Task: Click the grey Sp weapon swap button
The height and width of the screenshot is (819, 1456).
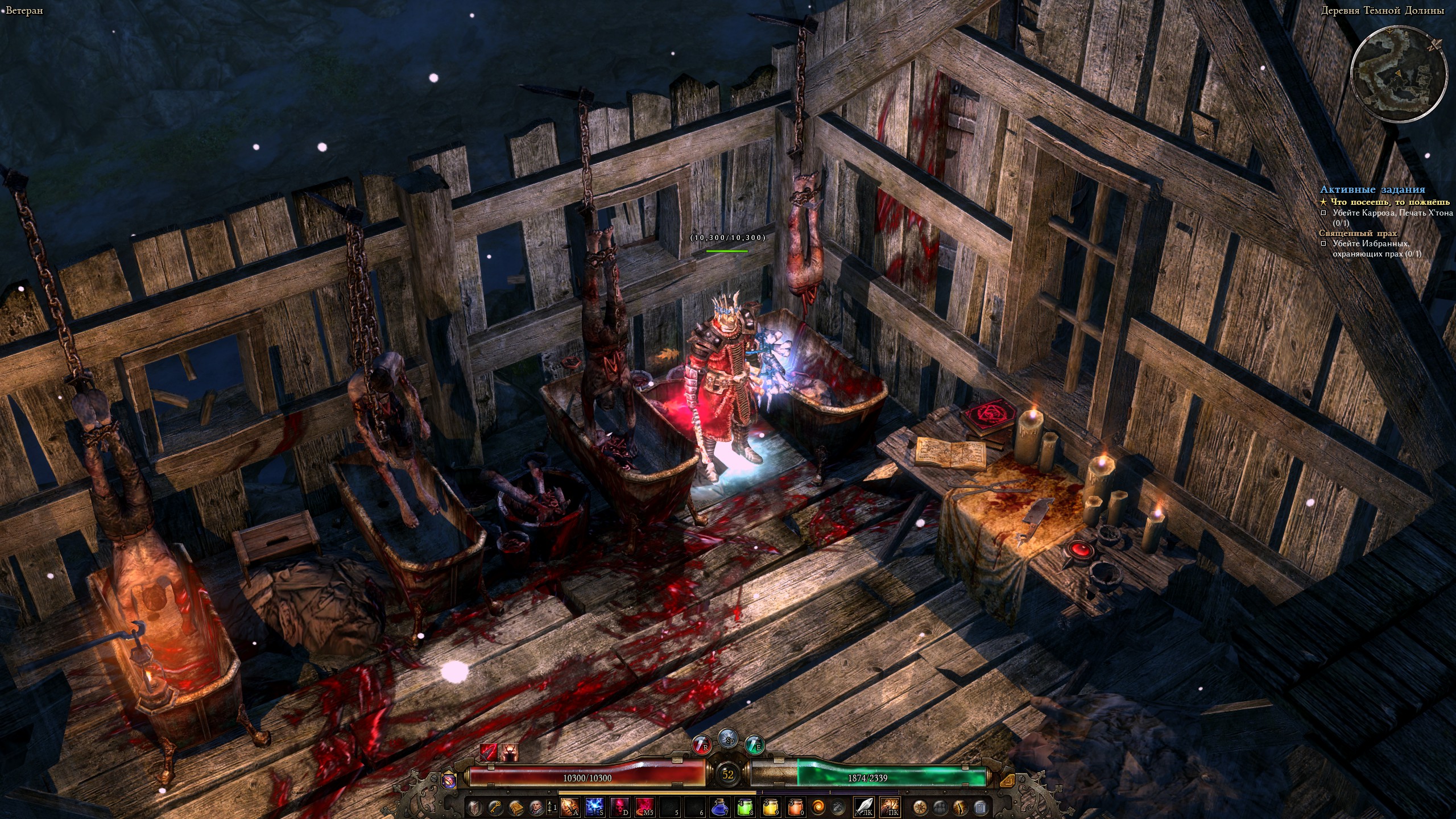Action: pos(728,738)
